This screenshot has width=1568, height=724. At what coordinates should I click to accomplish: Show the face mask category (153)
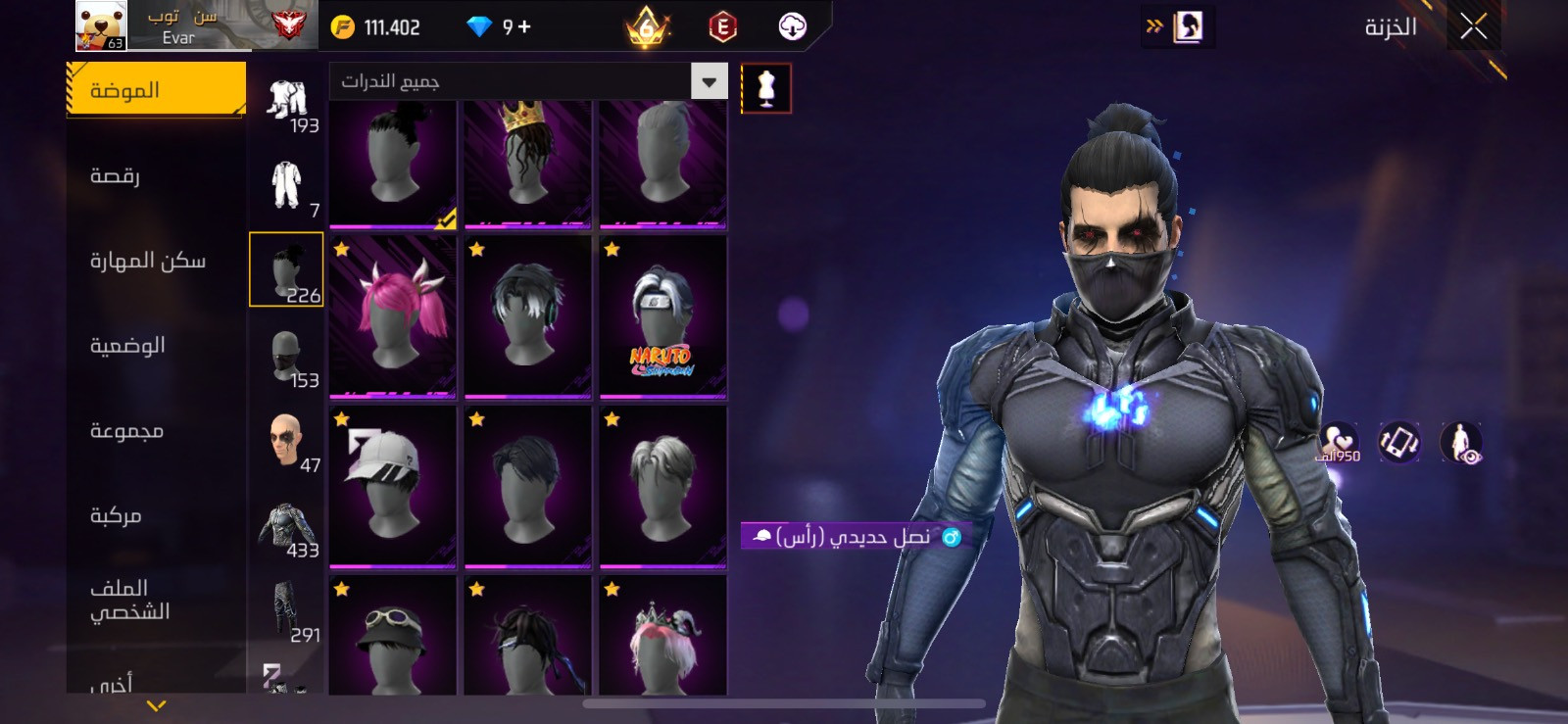click(x=286, y=359)
